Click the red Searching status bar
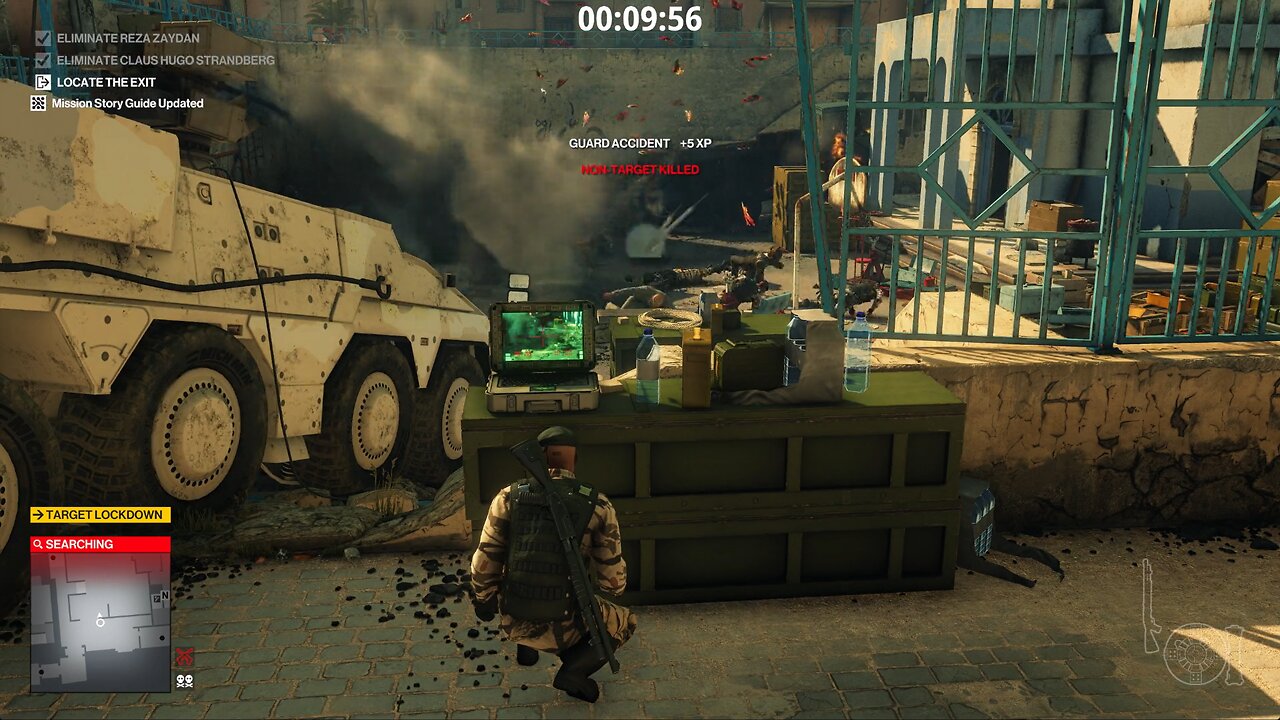The image size is (1280, 720). [100, 544]
